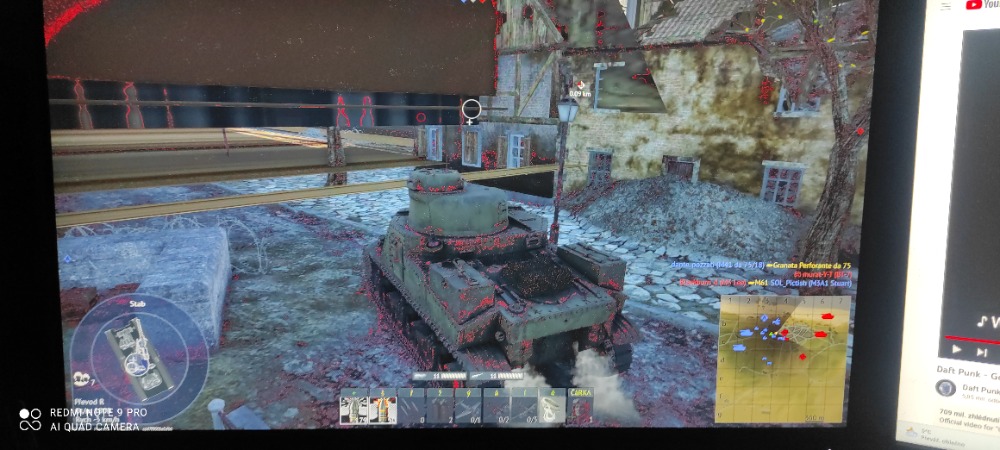Open the tactical minimap
1000x450 pixels.
(x=783, y=355)
